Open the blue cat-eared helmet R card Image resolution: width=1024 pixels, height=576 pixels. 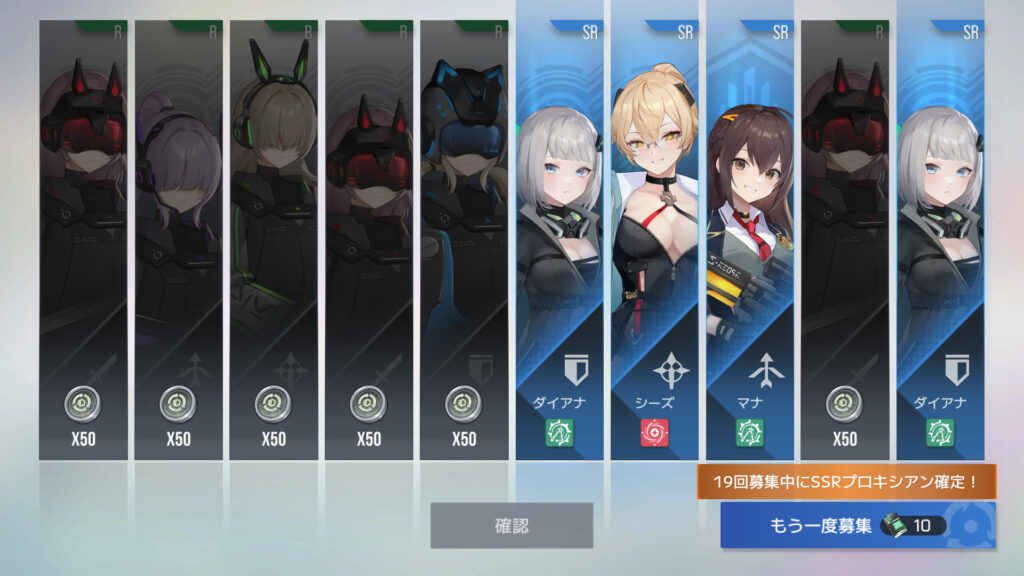click(x=464, y=240)
